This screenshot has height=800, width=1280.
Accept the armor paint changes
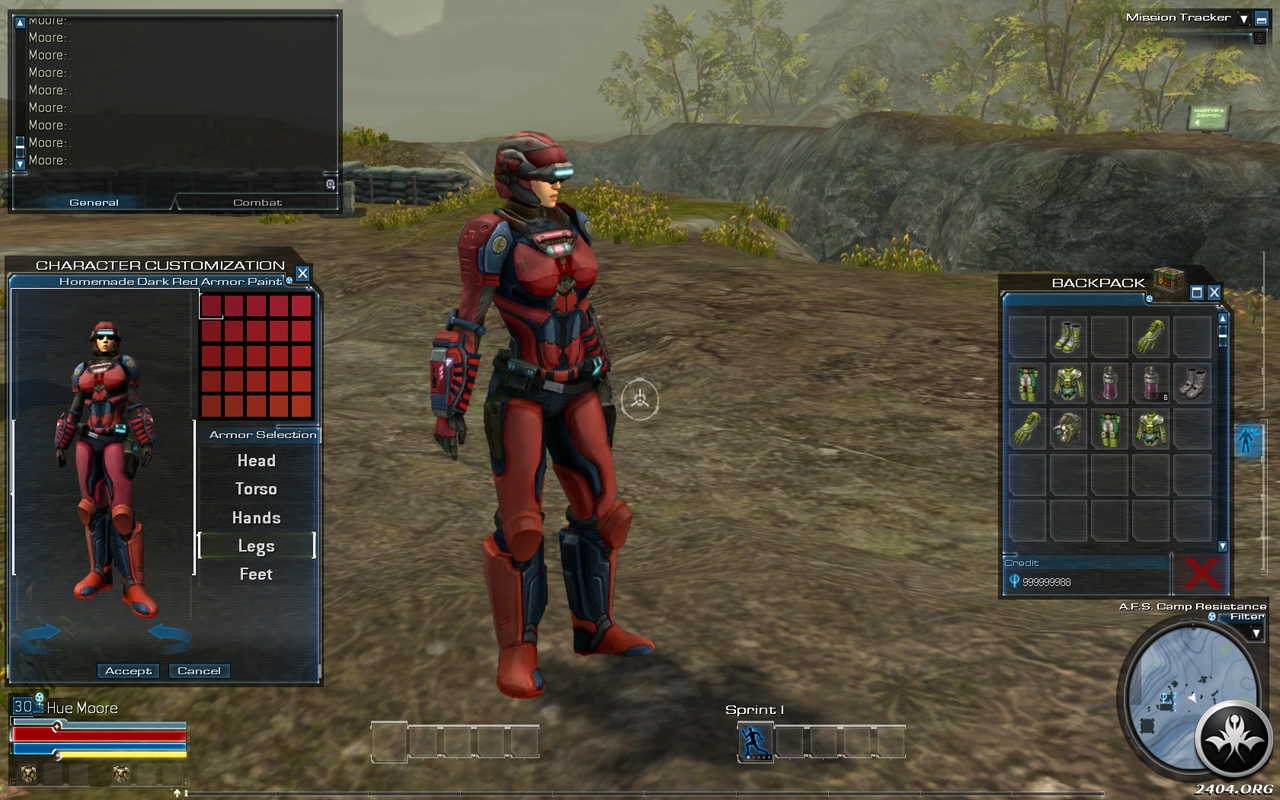[128, 671]
